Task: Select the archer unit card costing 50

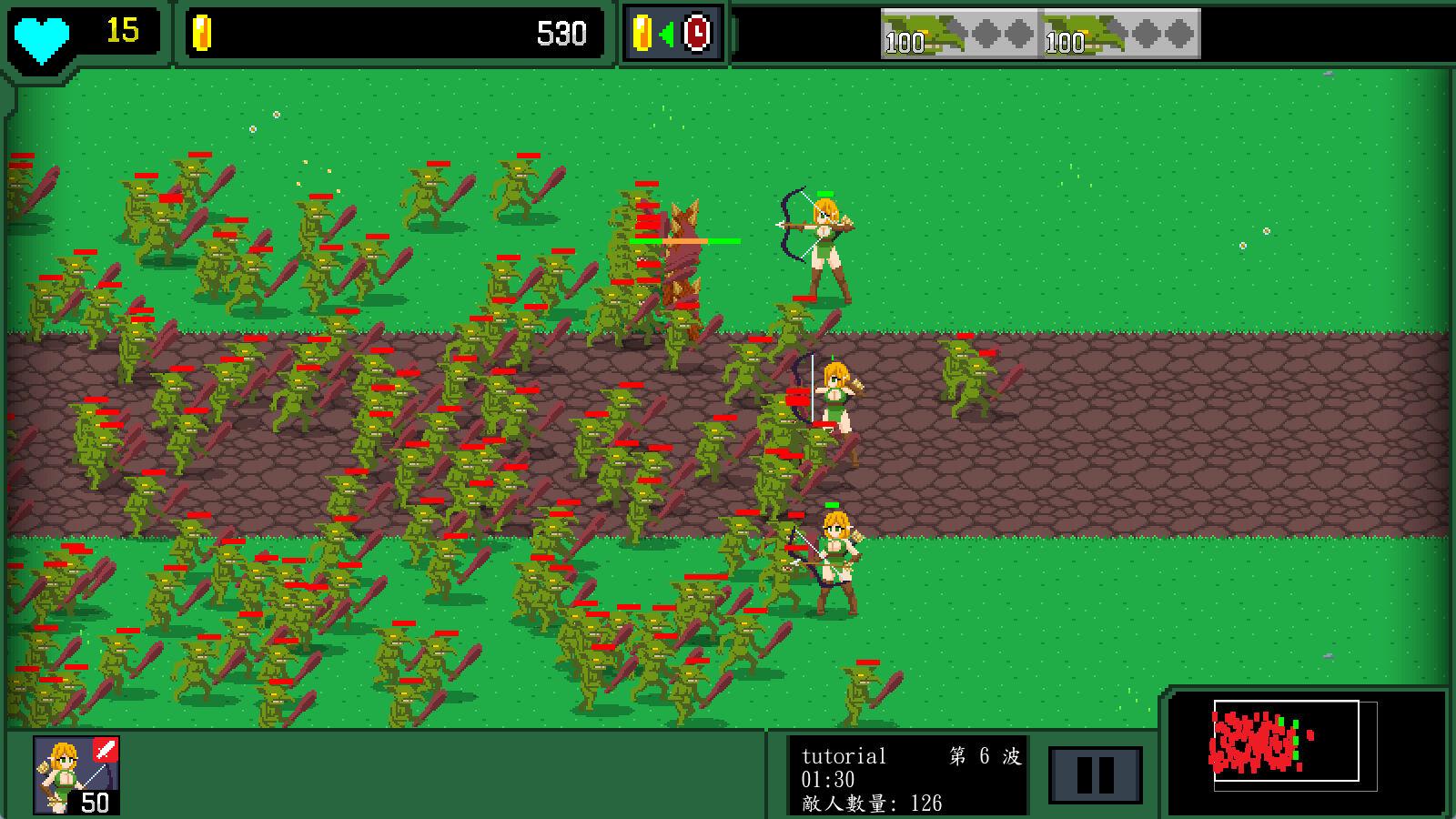Action: pyautogui.click(x=76, y=774)
